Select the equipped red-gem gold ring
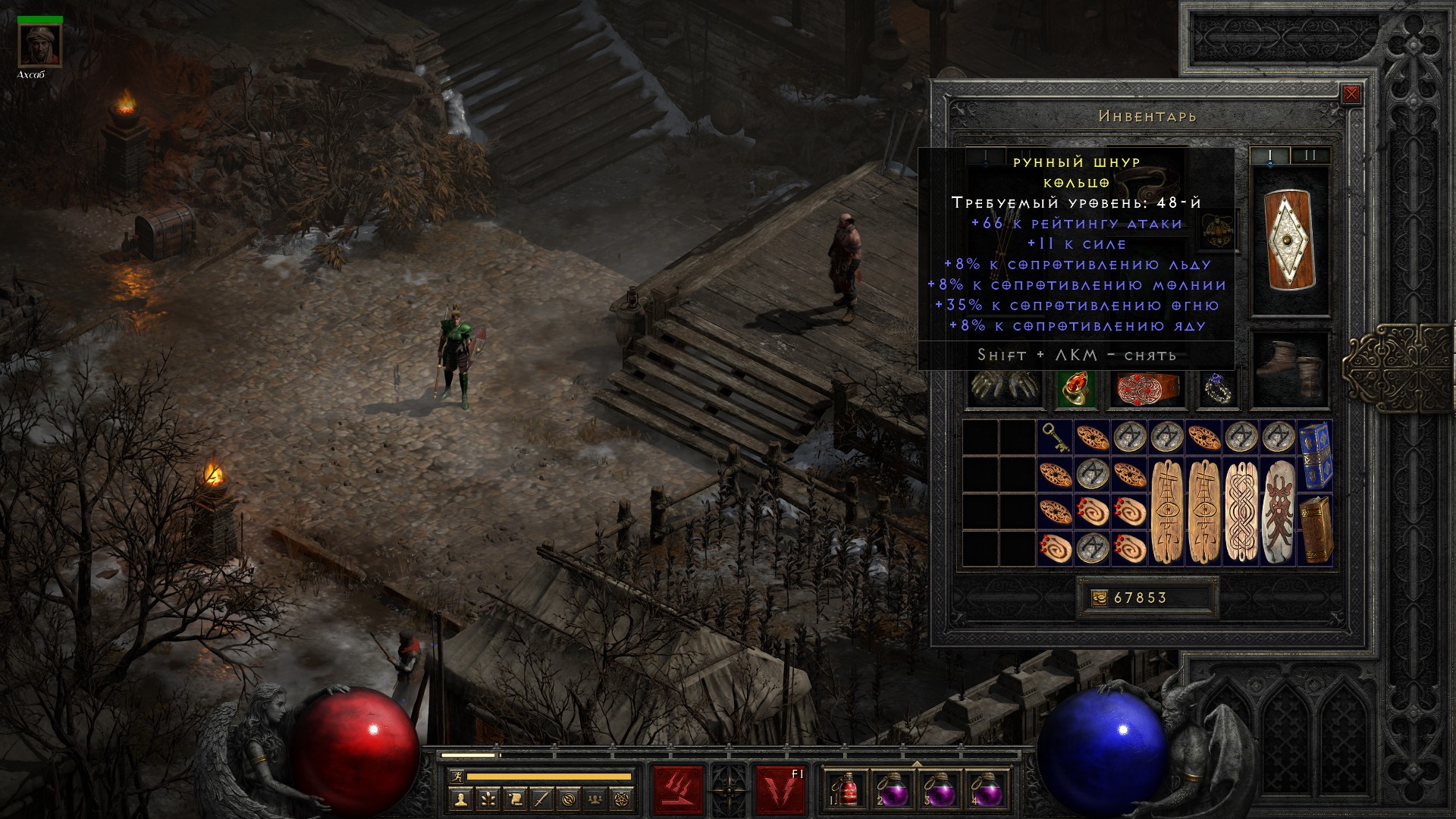Screen dimensions: 1456x819 coord(1076,388)
